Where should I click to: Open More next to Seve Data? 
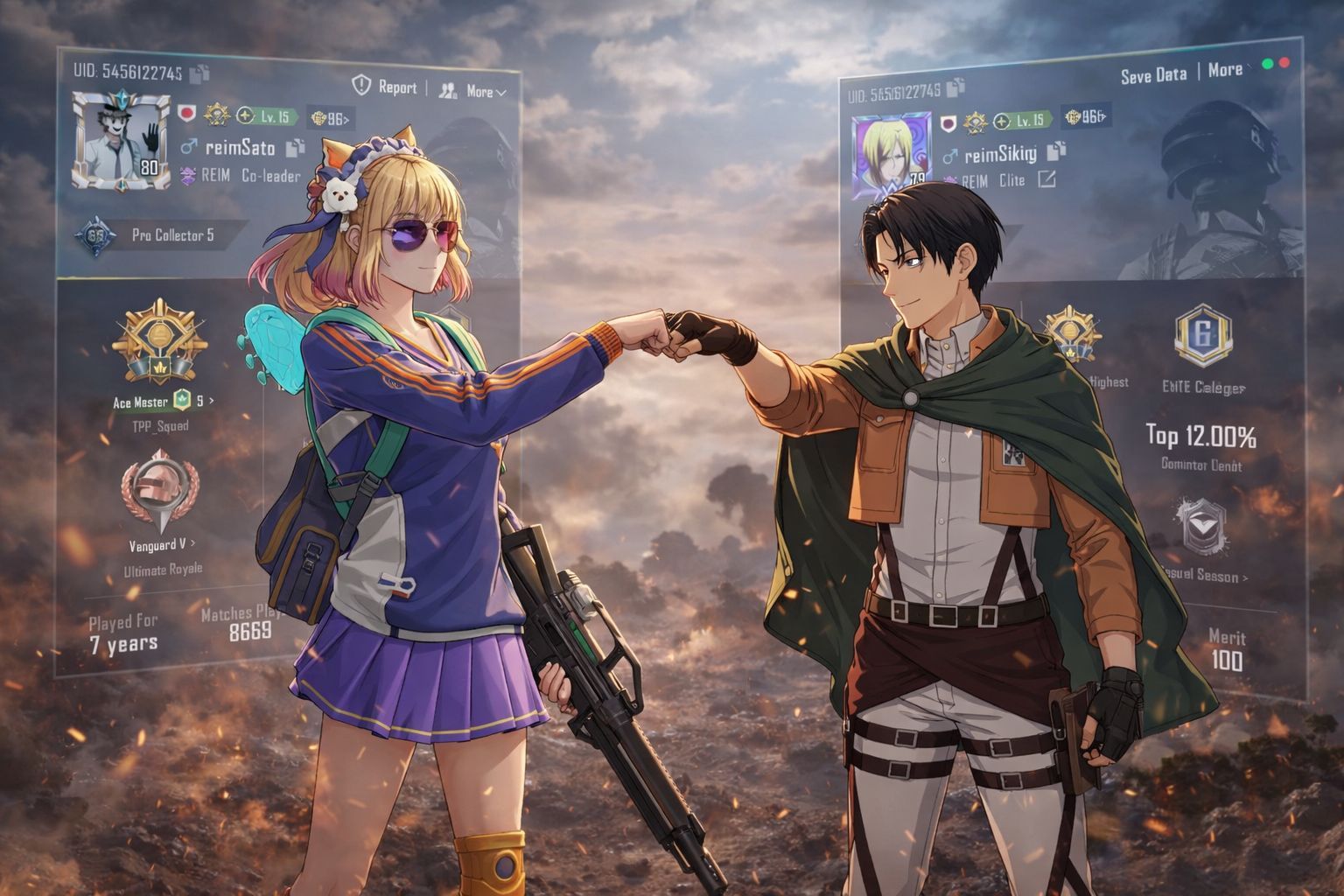[1225, 70]
